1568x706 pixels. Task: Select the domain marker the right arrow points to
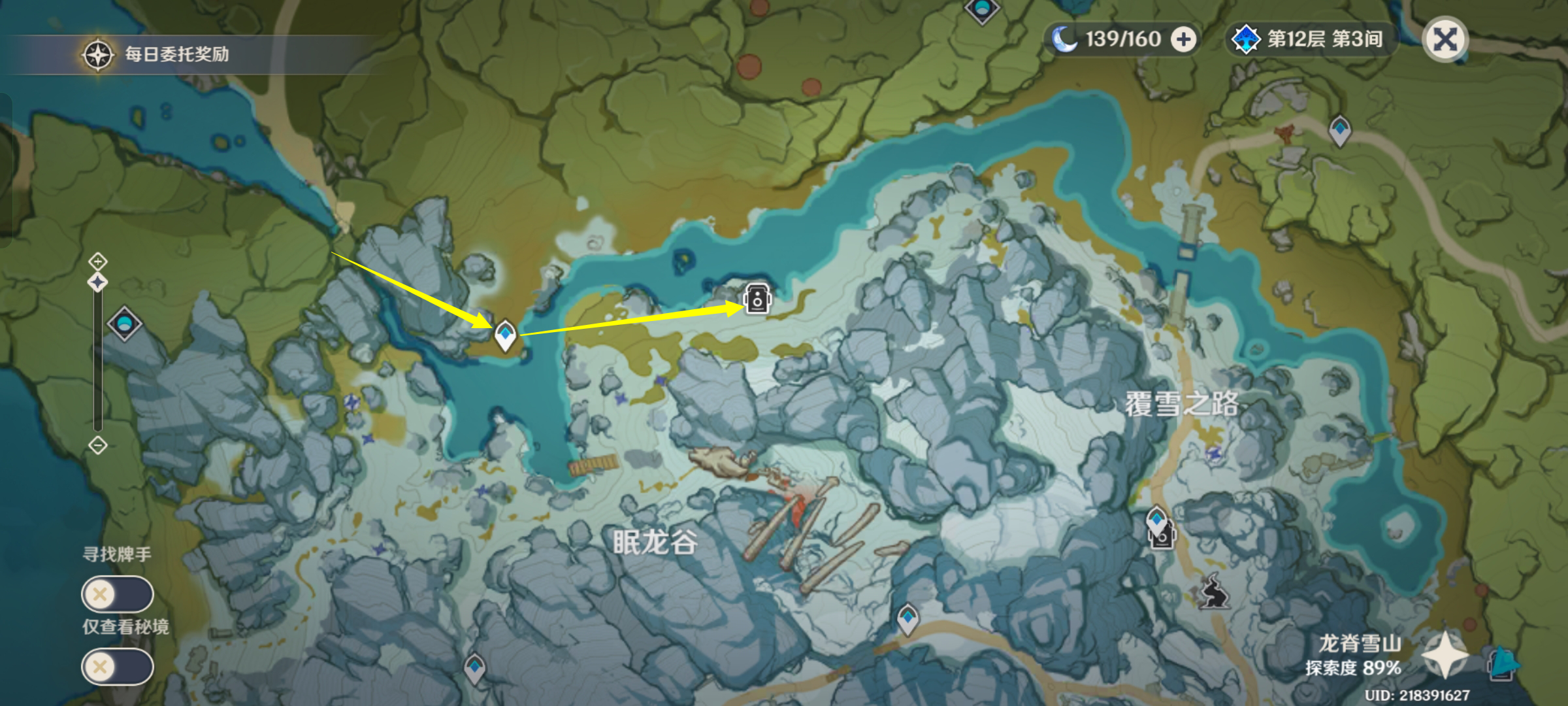click(757, 299)
